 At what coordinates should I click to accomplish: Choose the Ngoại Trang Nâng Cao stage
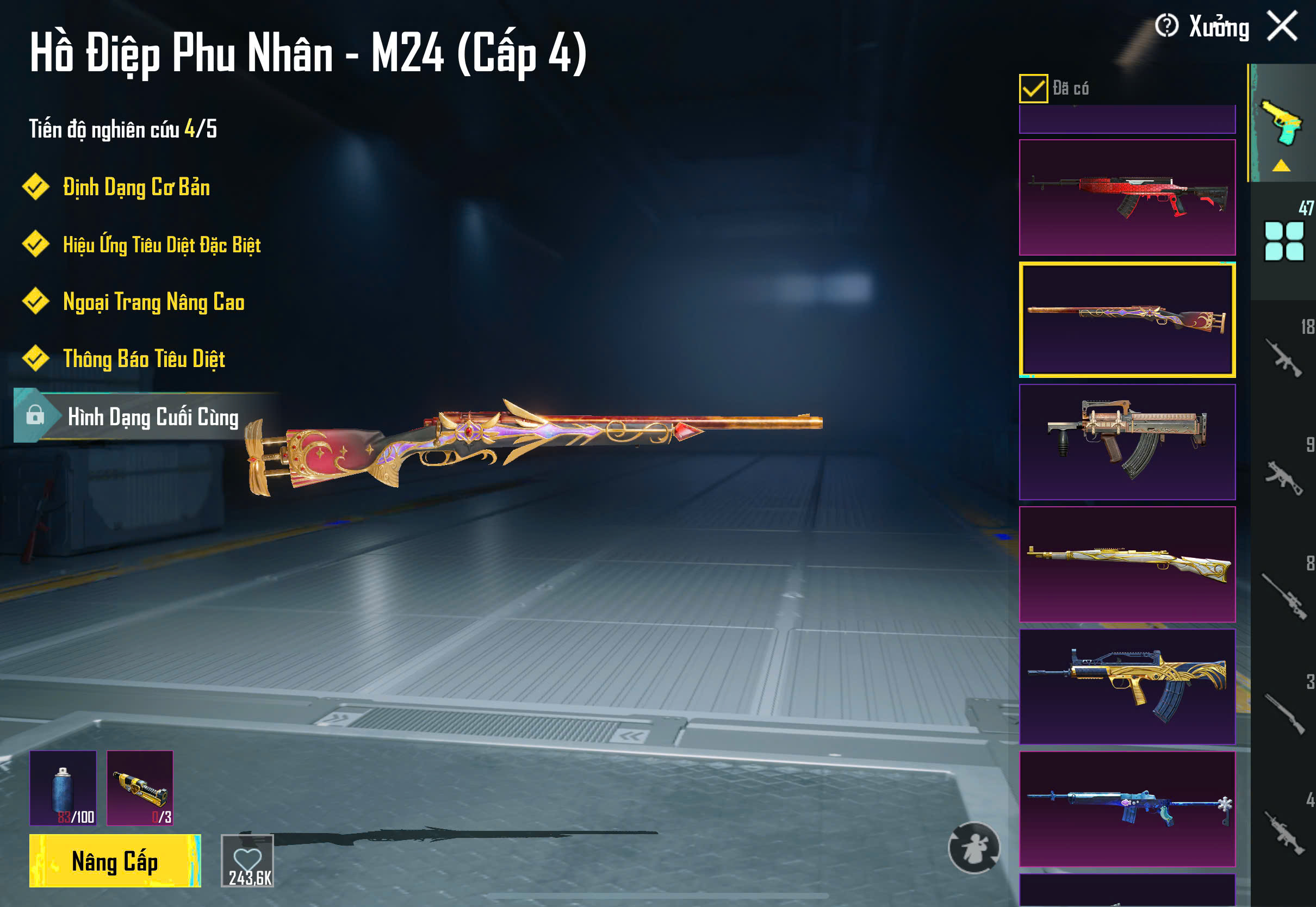pyautogui.click(x=153, y=302)
